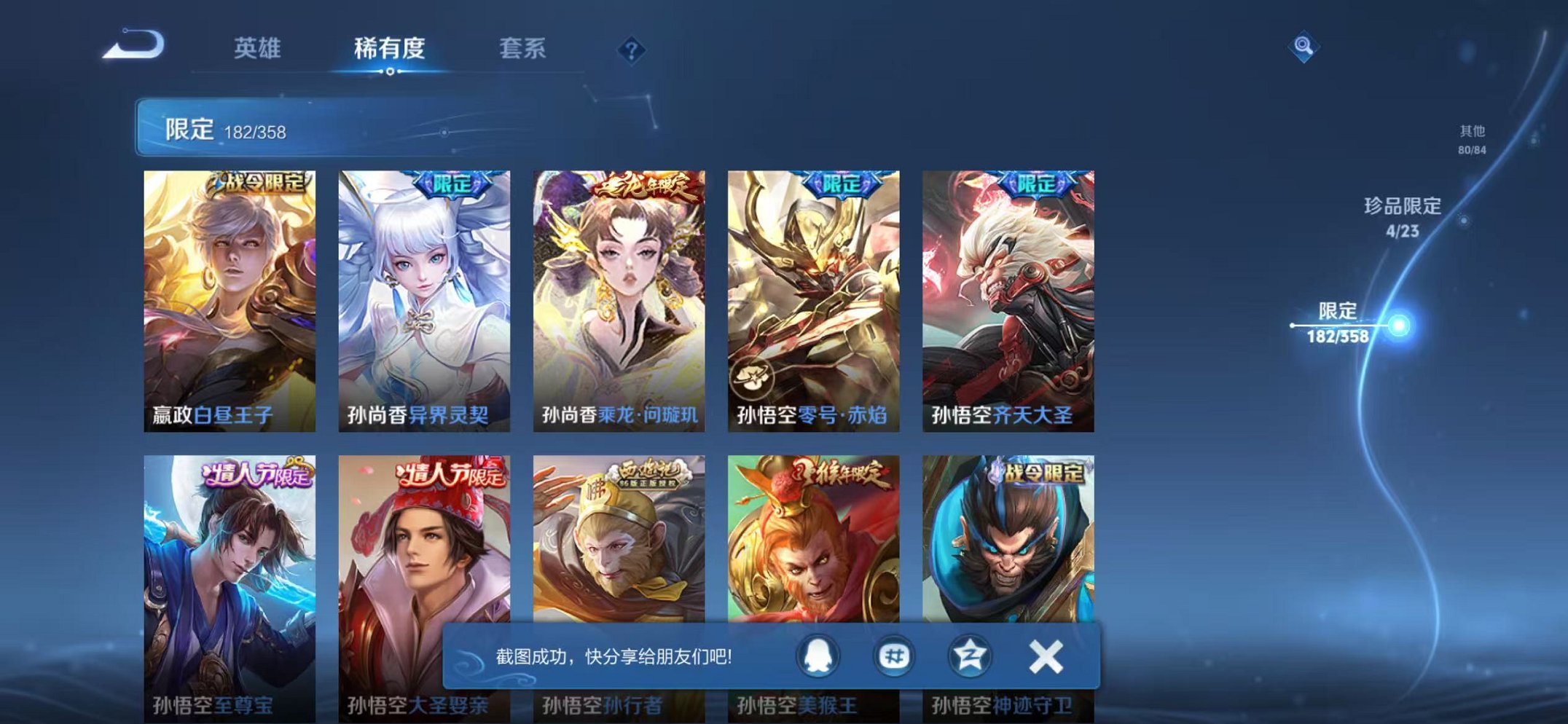Dismiss the share prompt with the X
This screenshot has height=724, width=1568.
click(1046, 657)
